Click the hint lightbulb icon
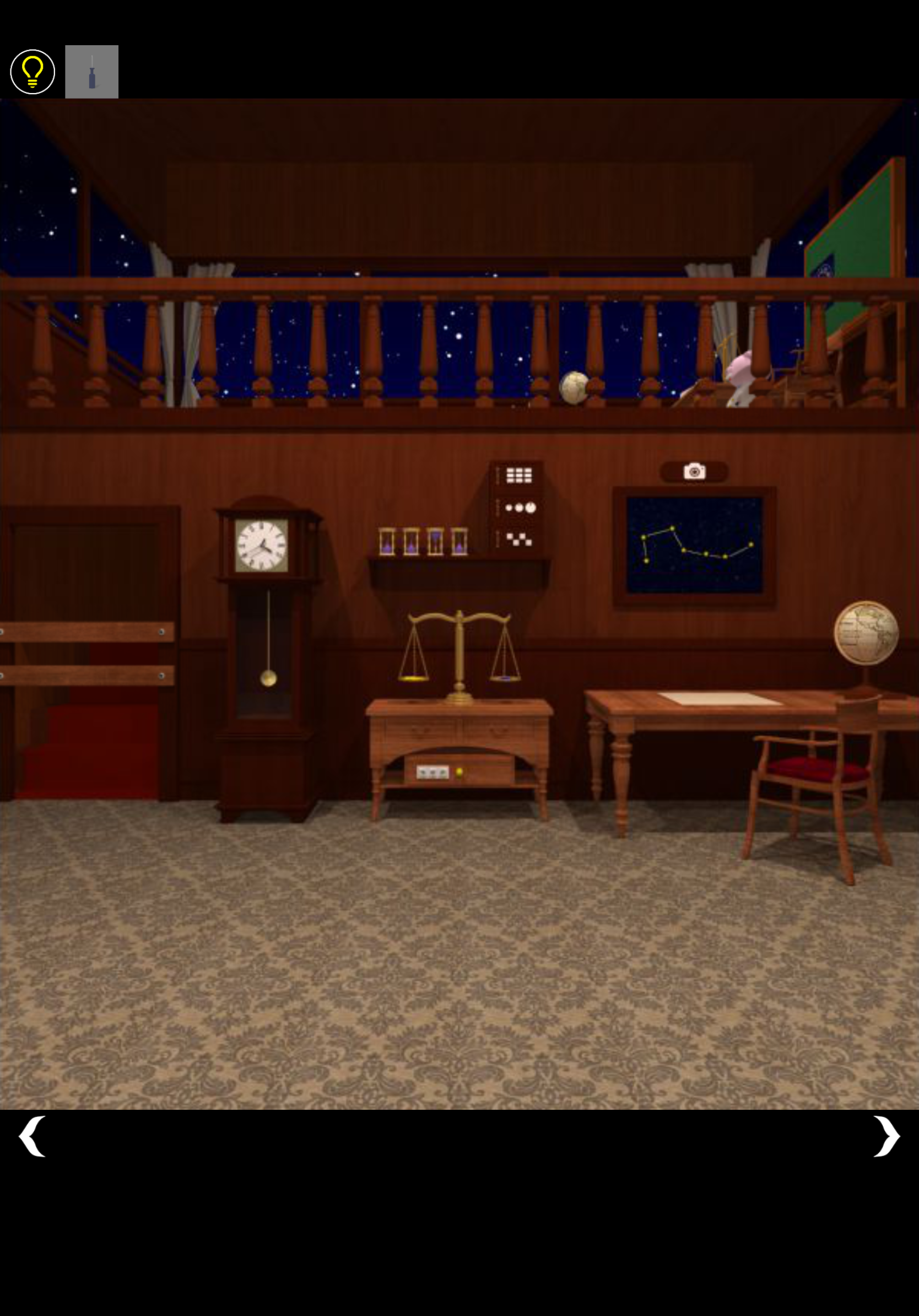919x1316 pixels. (33, 70)
